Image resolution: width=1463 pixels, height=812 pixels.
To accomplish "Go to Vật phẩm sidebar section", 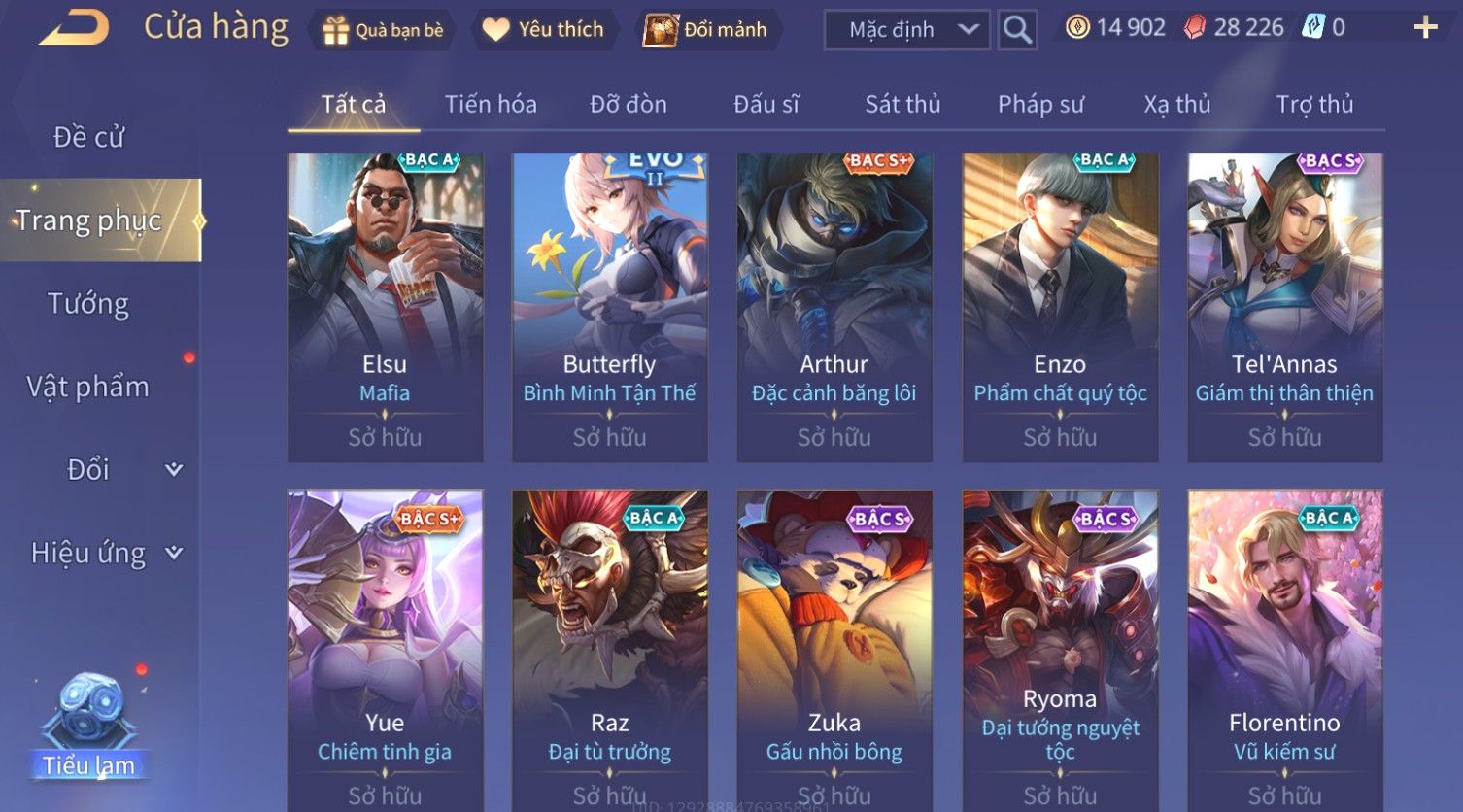I will [x=88, y=387].
